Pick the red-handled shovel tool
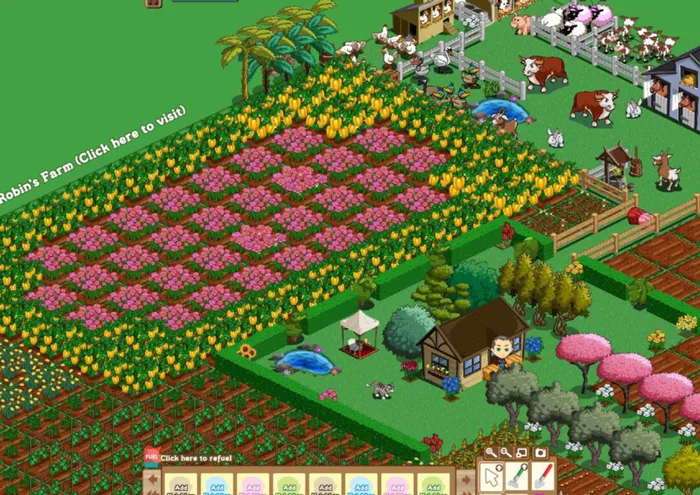This screenshot has height=495, width=700. click(x=542, y=478)
